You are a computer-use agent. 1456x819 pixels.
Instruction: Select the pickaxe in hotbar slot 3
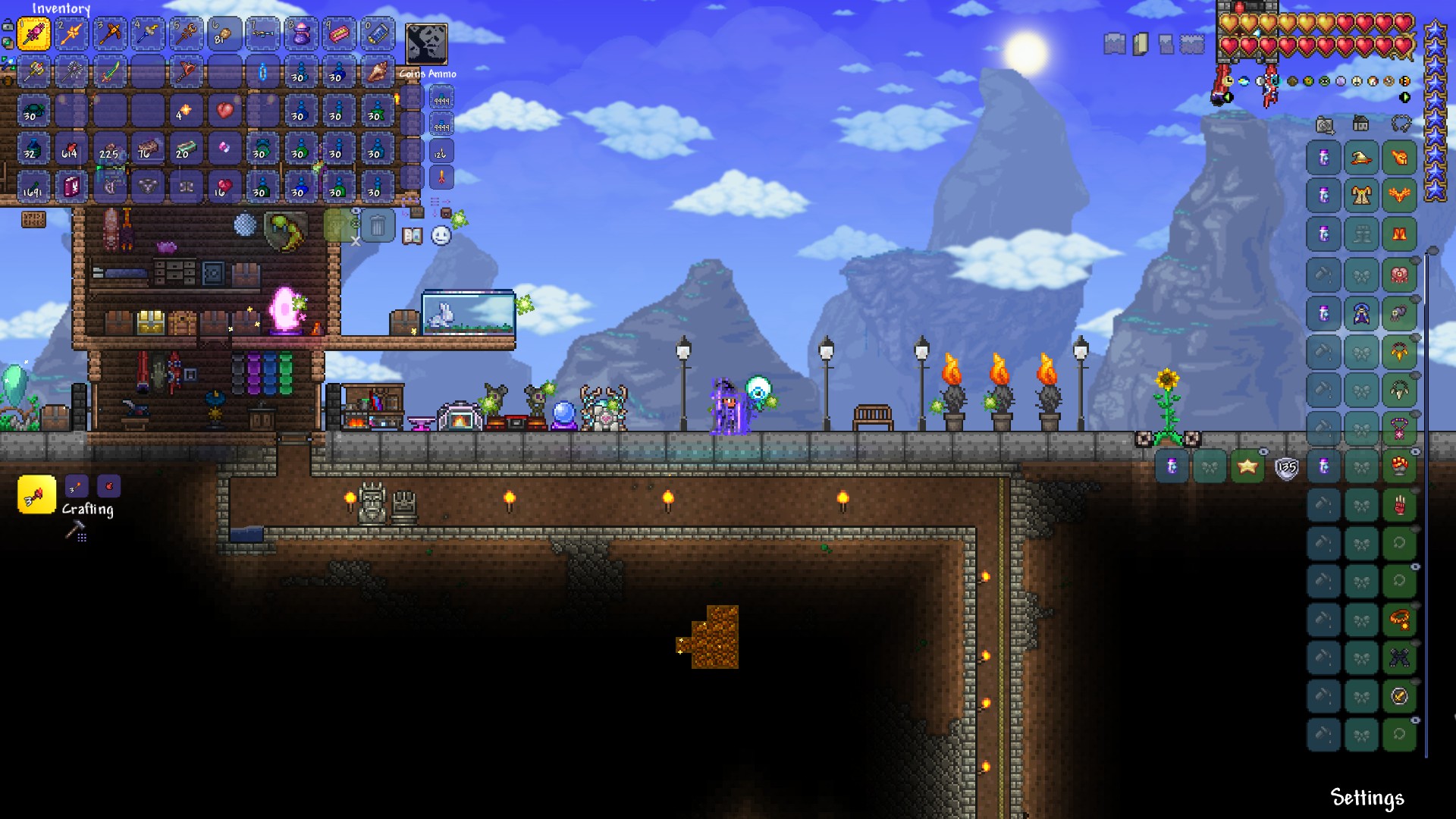pyautogui.click(x=110, y=33)
